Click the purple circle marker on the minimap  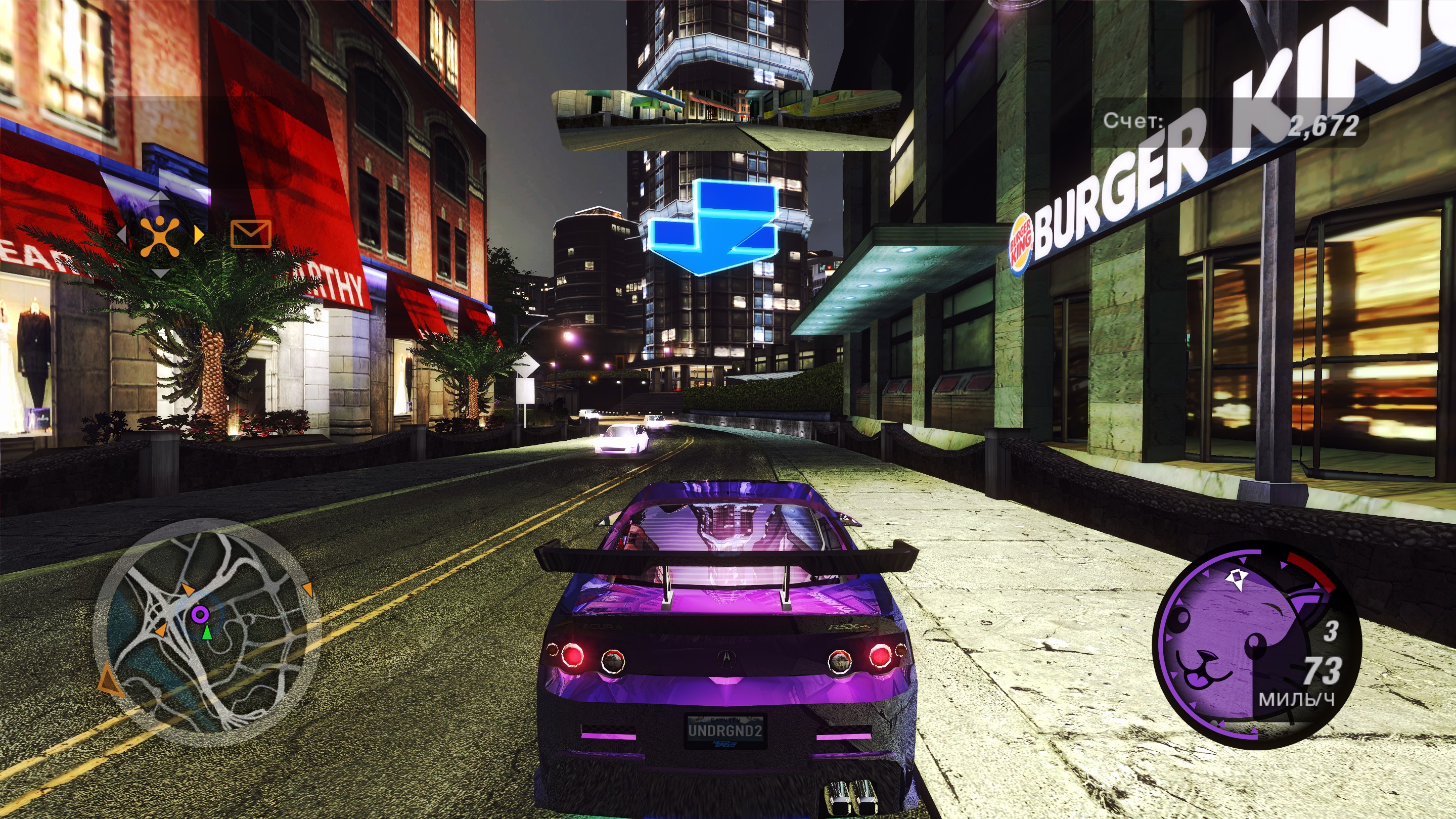200,614
